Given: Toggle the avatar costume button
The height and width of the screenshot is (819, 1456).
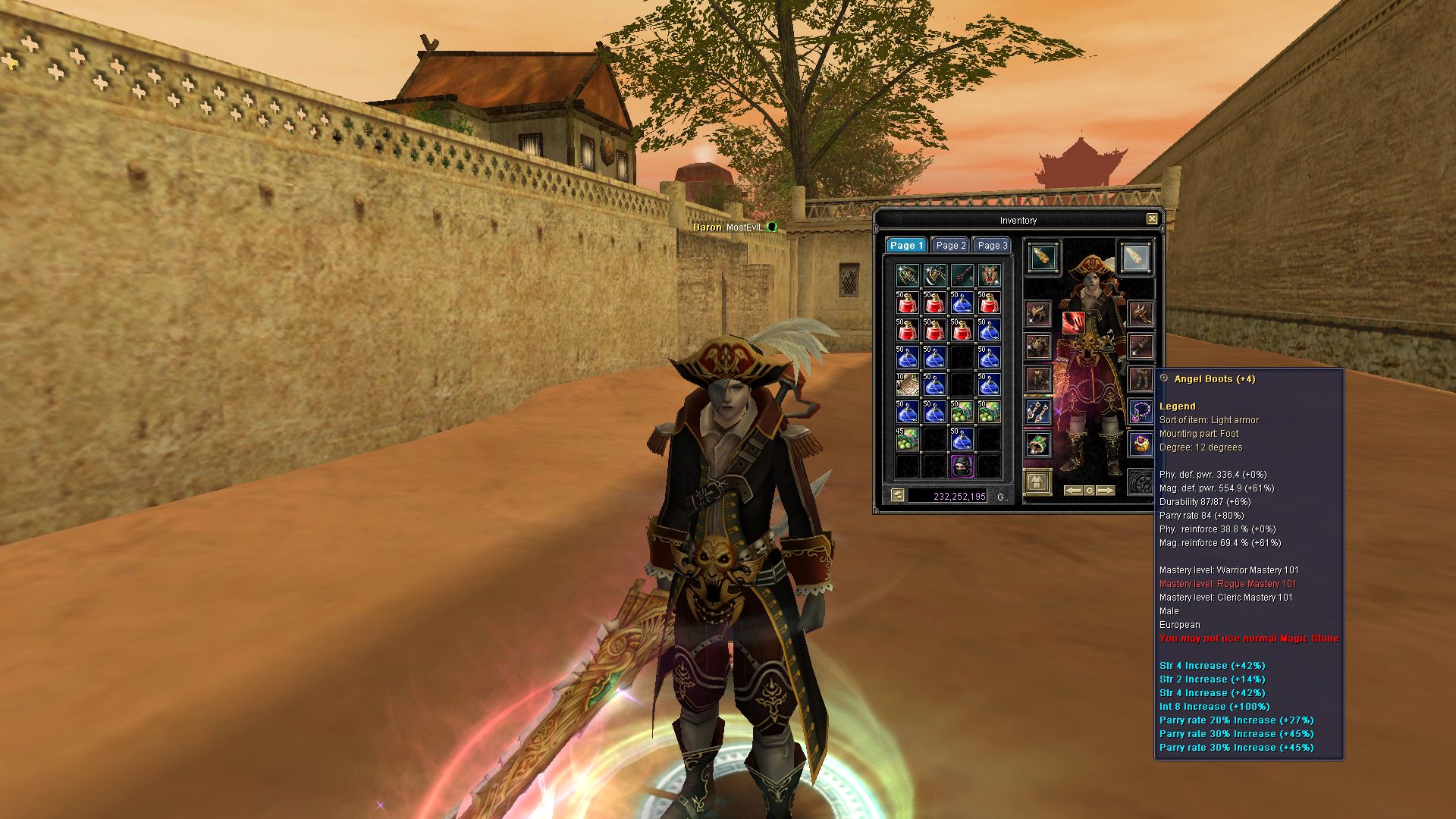Looking at the screenshot, I should pos(1037,482).
